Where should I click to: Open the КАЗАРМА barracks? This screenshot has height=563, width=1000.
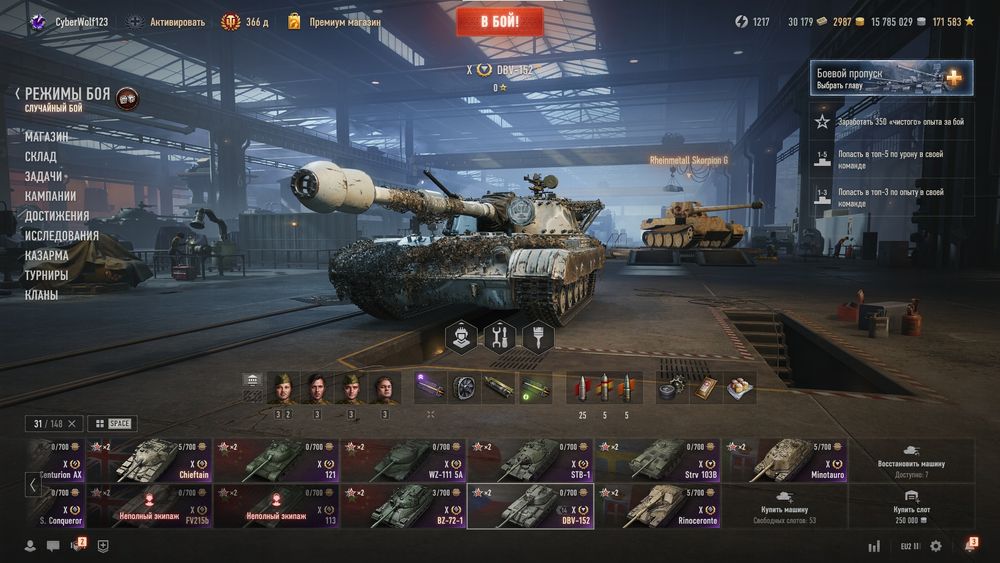pos(47,255)
